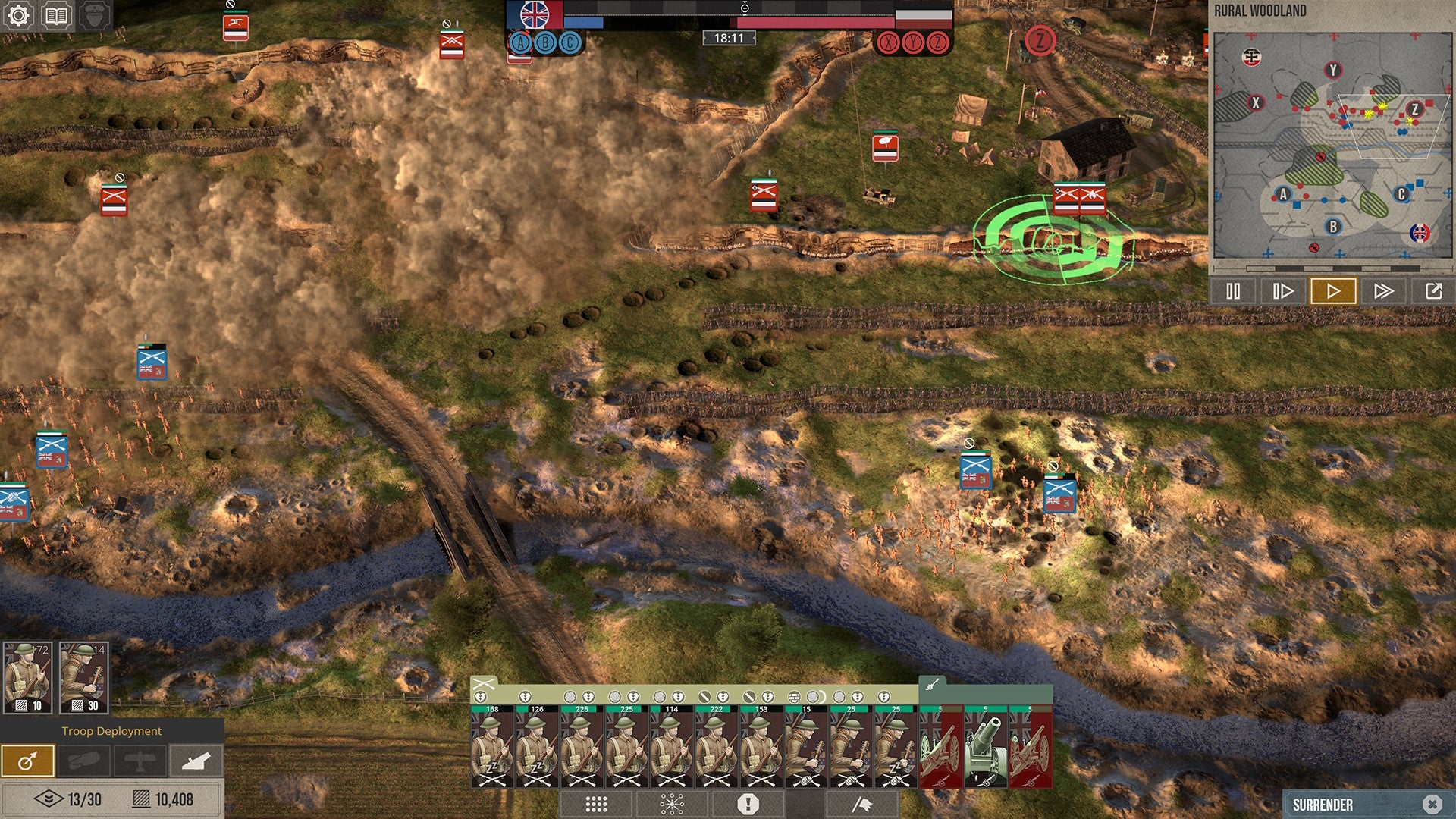Select the grid formation icon below unit cards
Screen dimensions: 1456x819
pyautogui.click(x=596, y=804)
